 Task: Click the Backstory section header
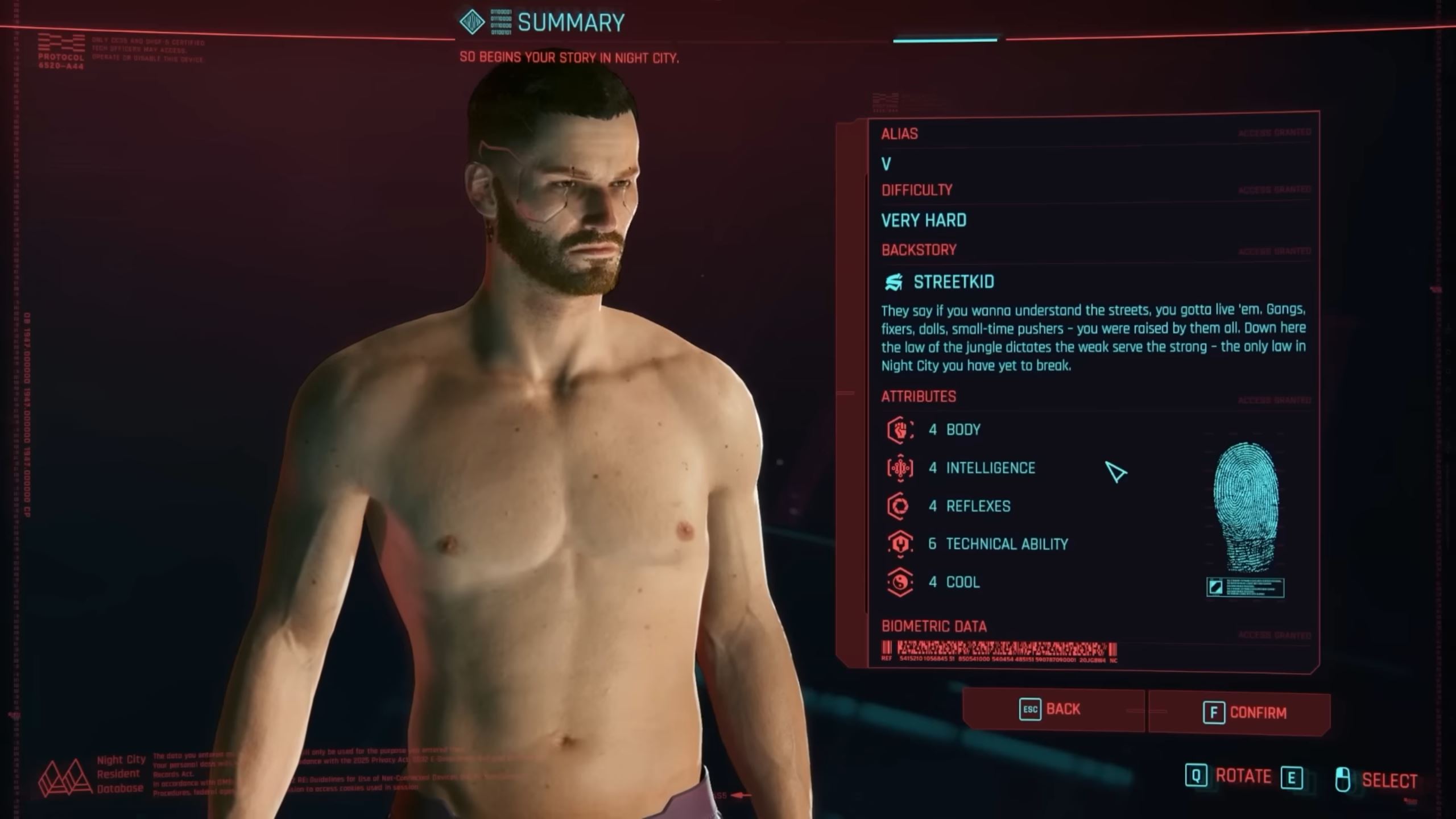click(x=918, y=250)
